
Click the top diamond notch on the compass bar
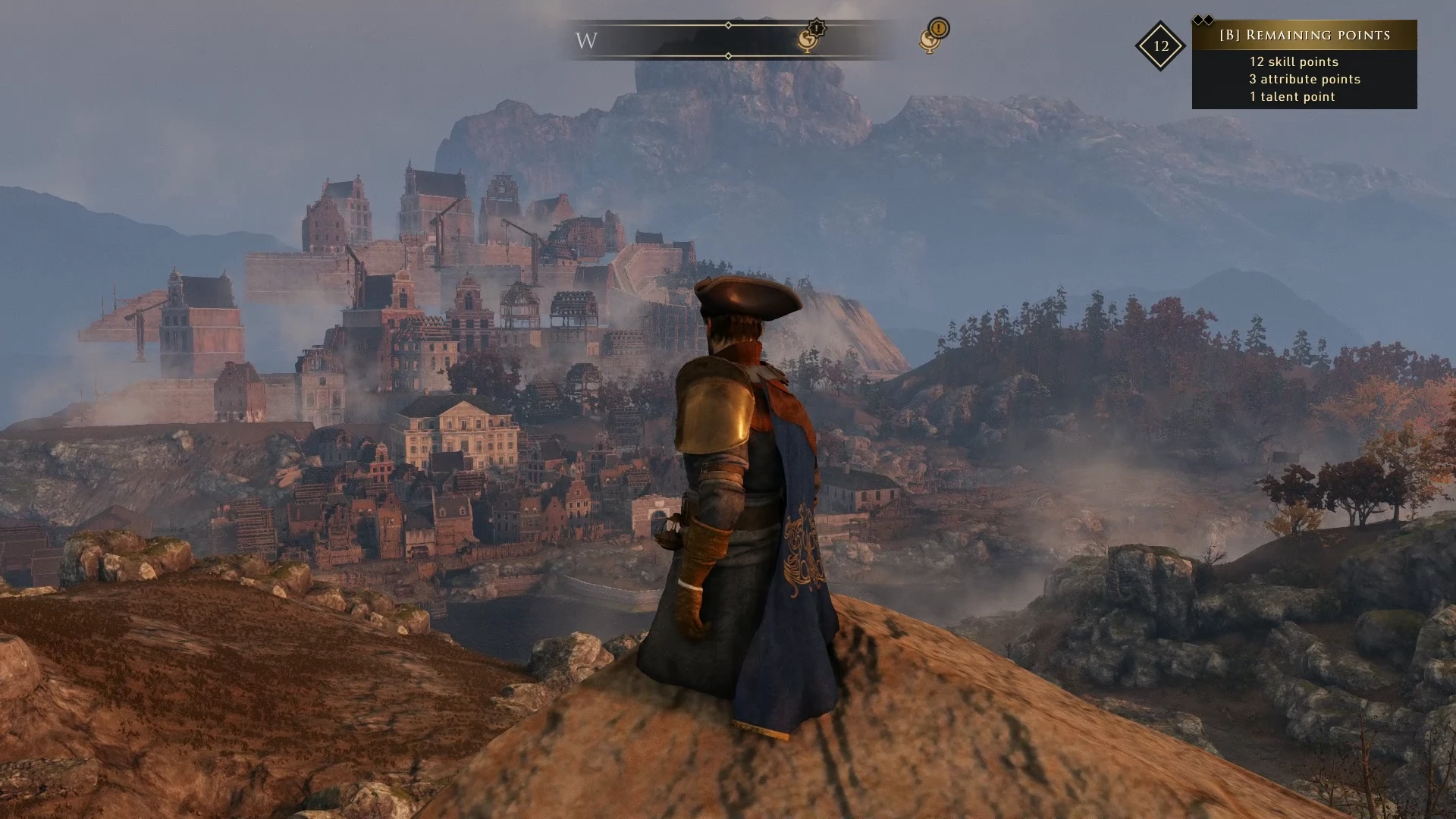(728, 24)
